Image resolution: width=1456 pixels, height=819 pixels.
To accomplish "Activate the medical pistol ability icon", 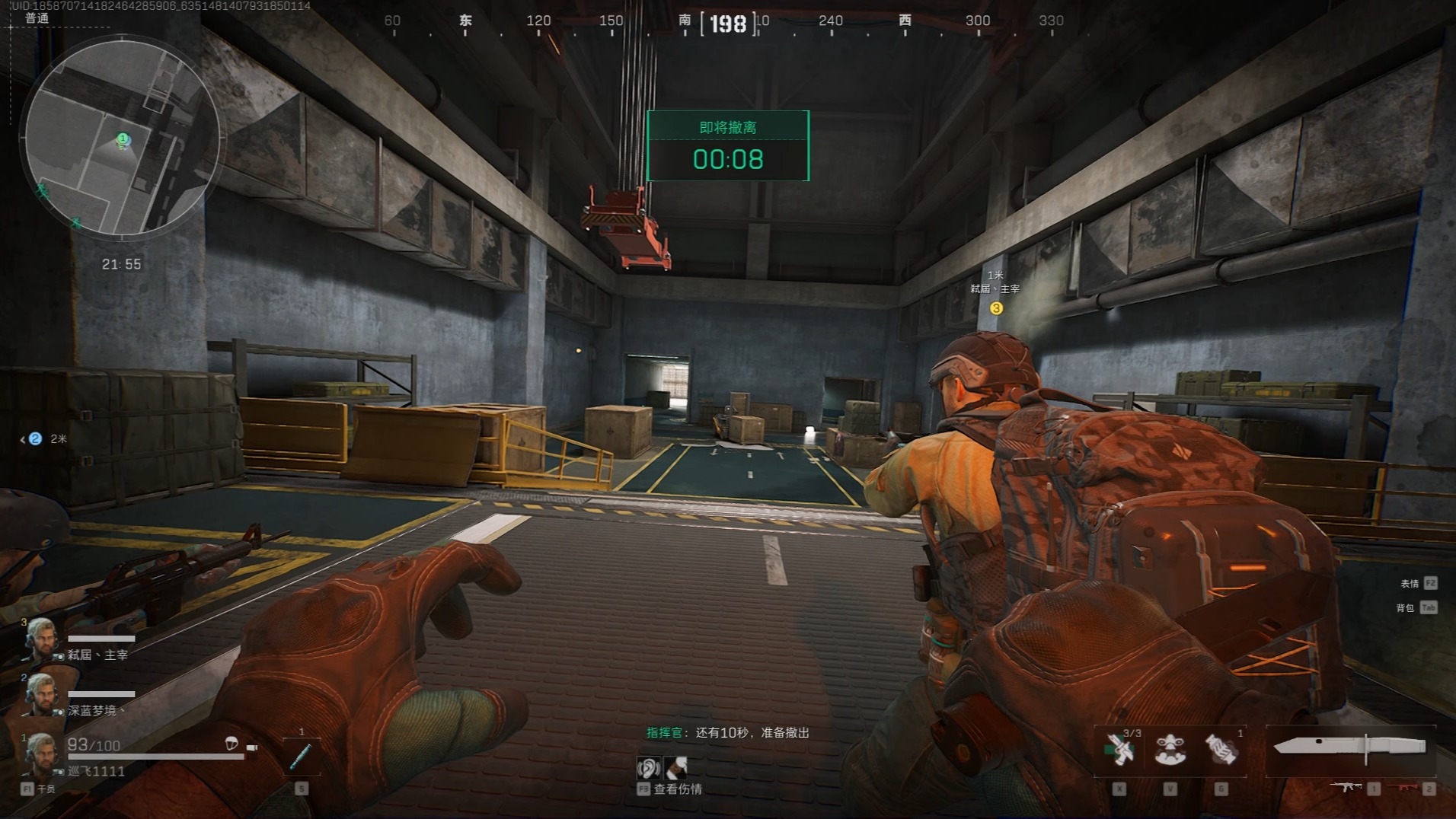I will point(1119,750).
